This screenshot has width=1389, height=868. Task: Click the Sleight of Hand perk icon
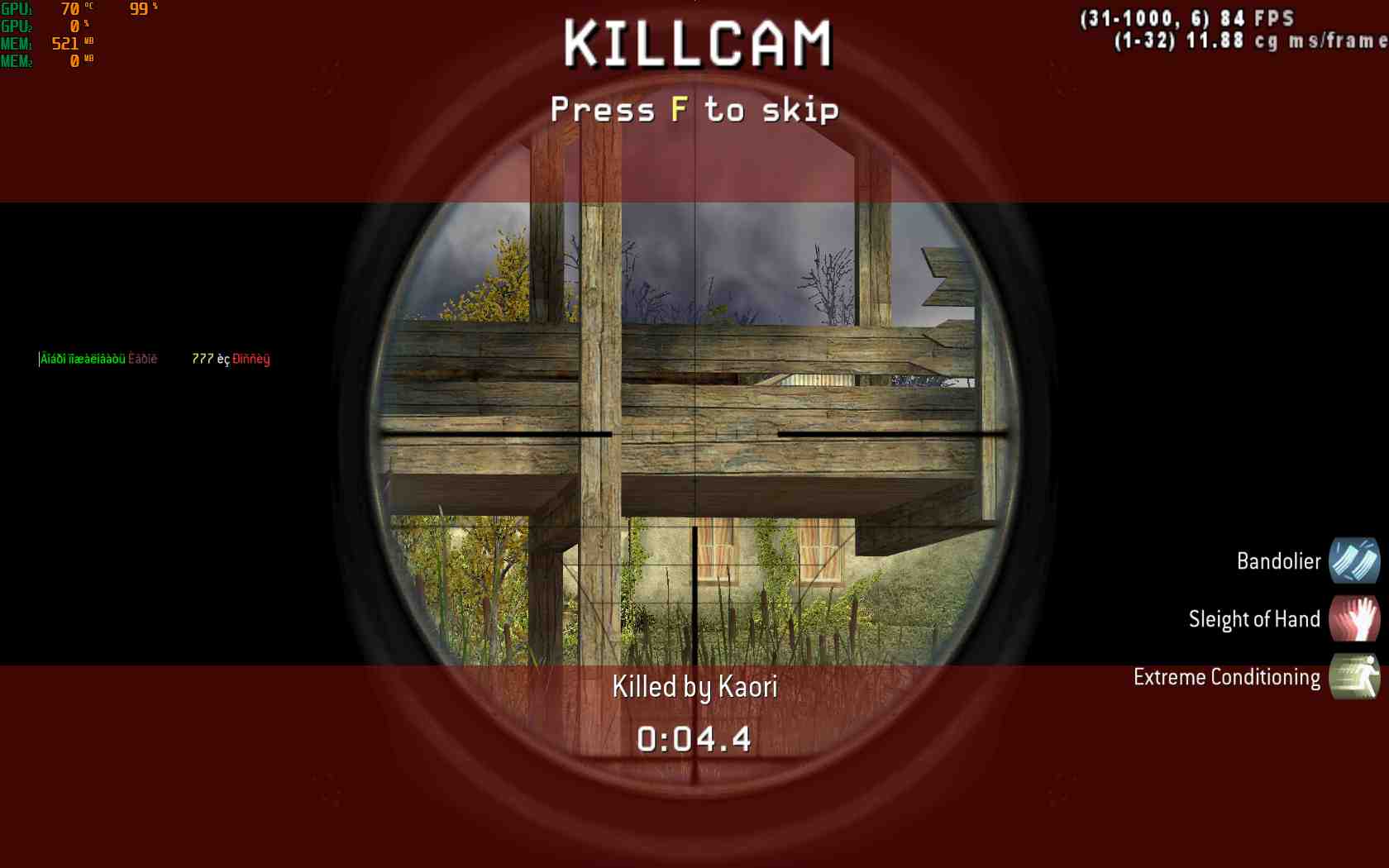pos(1353,618)
